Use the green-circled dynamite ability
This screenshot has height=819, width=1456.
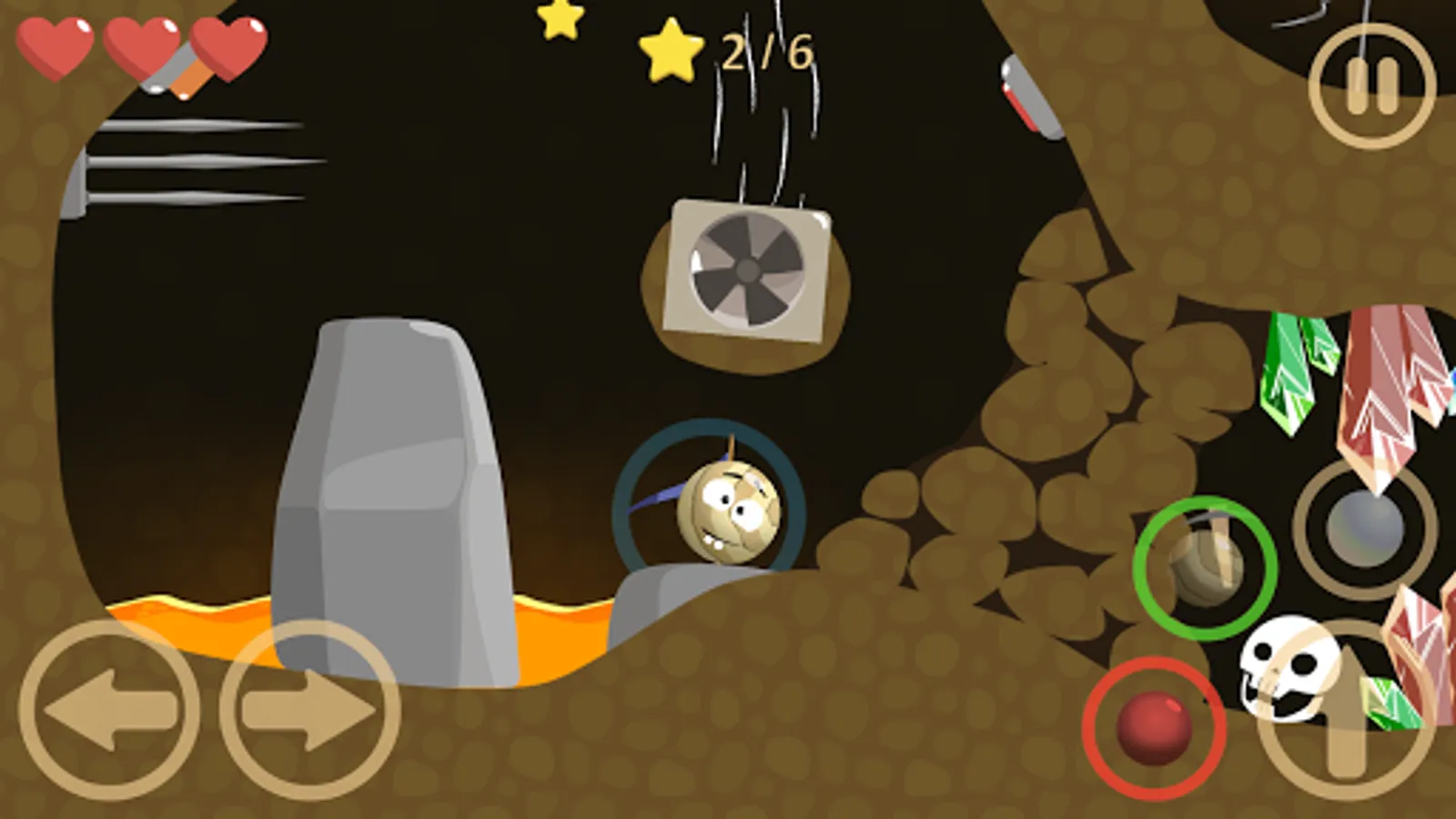tap(1203, 564)
